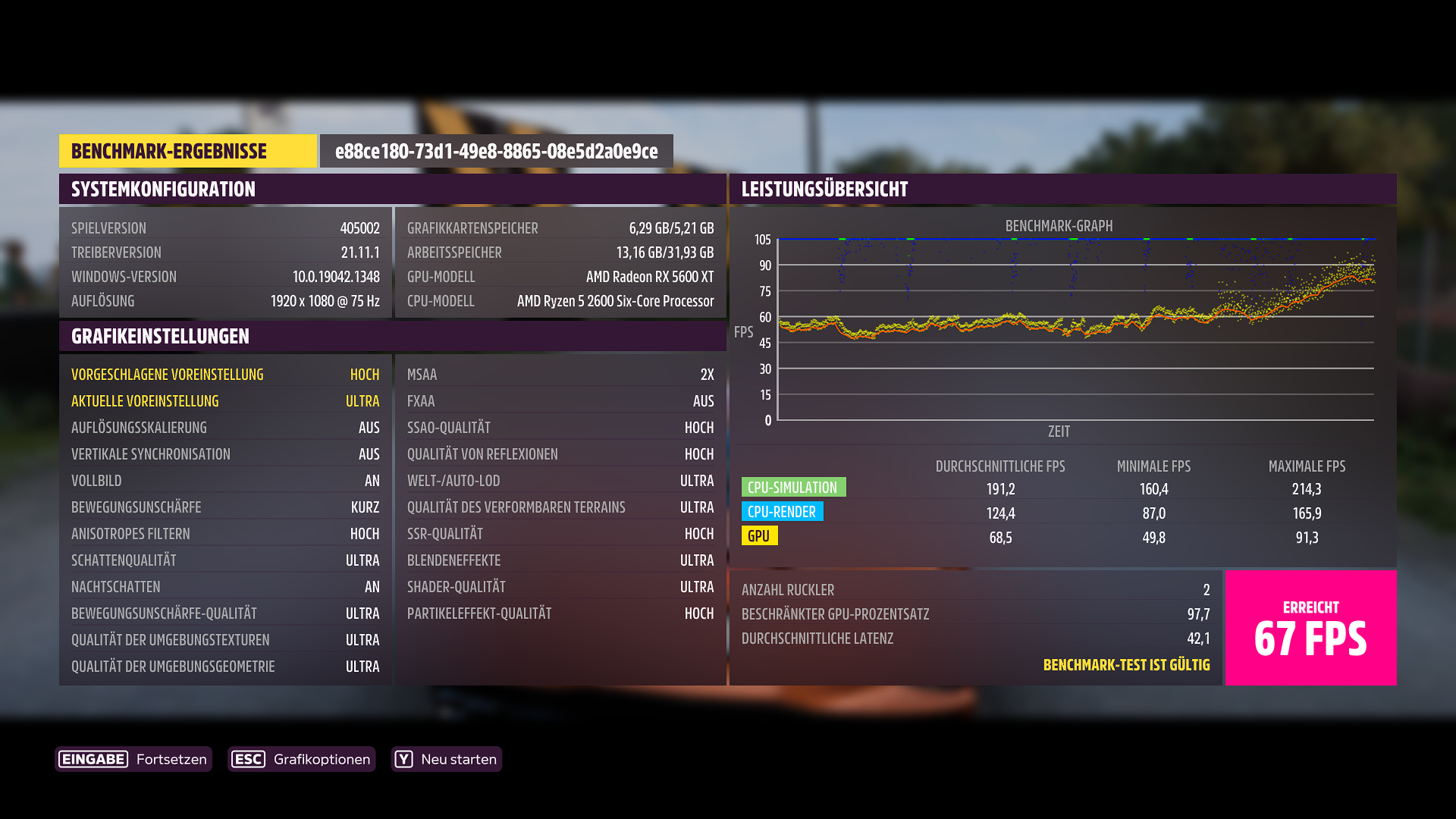Select the LEISTUNGSÜBERSICHT section header

click(824, 189)
